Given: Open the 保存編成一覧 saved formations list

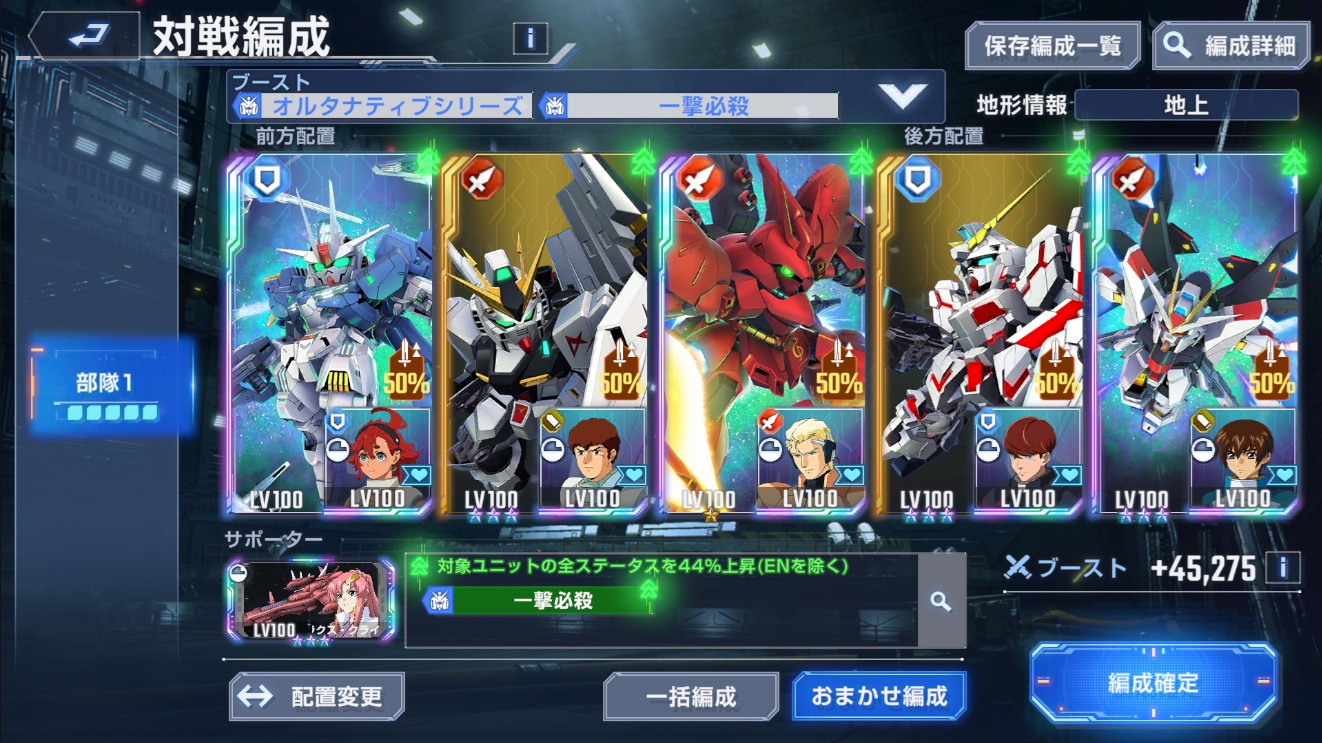Looking at the screenshot, I should tap(1052, 46).
